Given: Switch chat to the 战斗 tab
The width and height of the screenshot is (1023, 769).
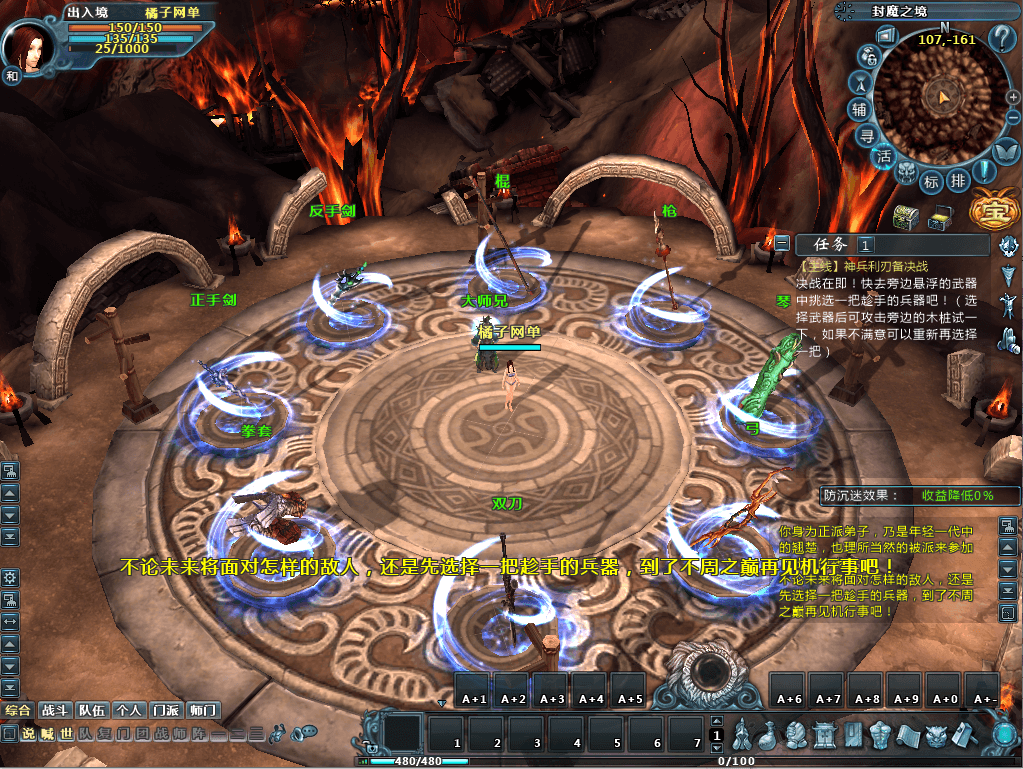Looking at the screenshot, I should click(x=52, y=710).
